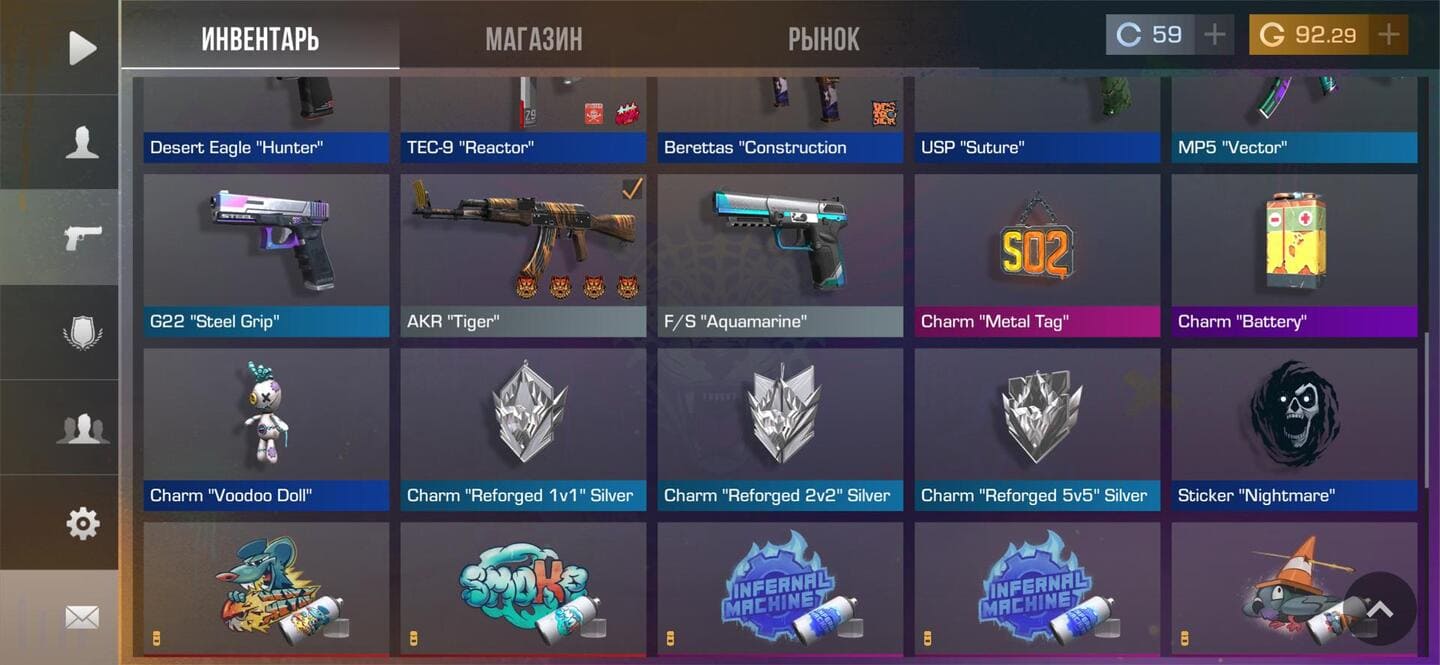
Task: Open the Рынок tab
Action: pos(823,39)
